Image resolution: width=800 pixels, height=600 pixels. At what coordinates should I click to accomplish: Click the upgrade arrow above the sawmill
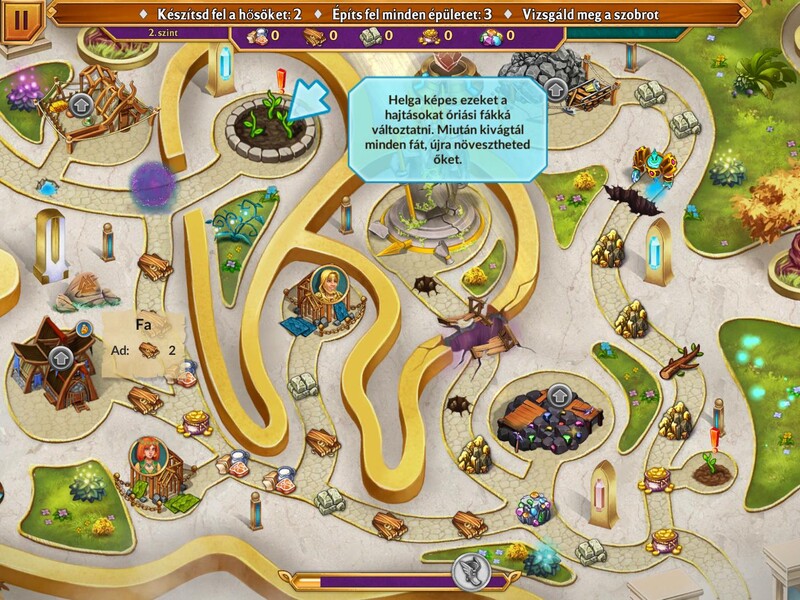click(x=81, y=103)
